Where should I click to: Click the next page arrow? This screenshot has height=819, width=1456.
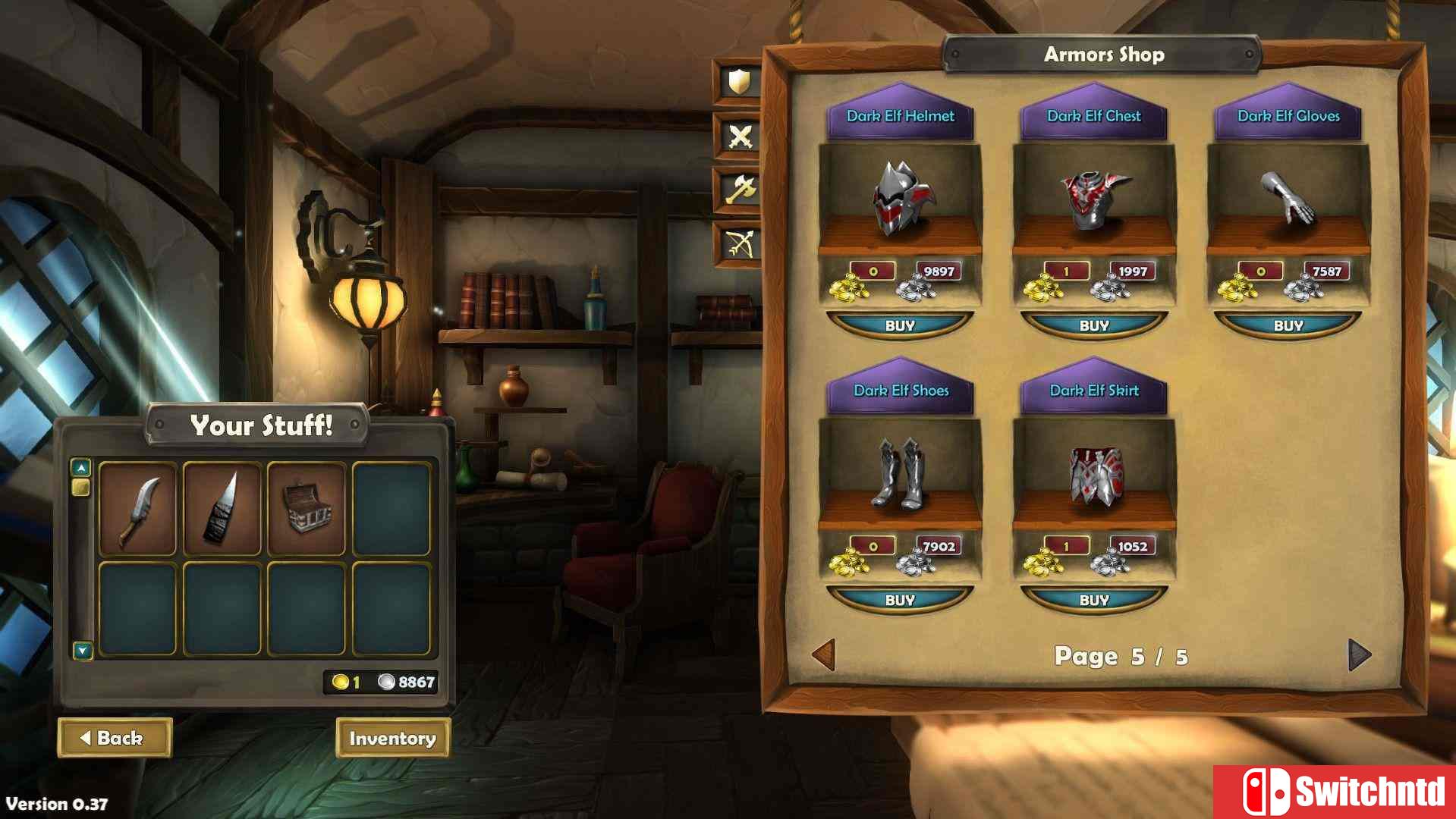click(1359, 655)
